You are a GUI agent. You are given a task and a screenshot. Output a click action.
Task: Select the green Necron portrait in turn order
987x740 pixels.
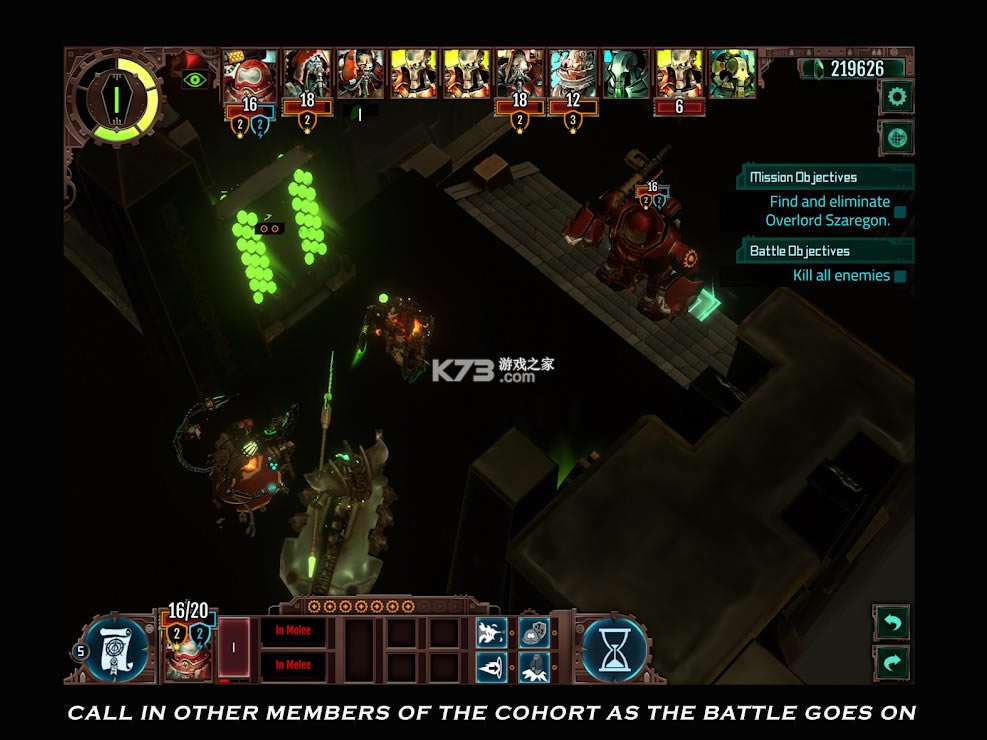[x=627, y=75]
